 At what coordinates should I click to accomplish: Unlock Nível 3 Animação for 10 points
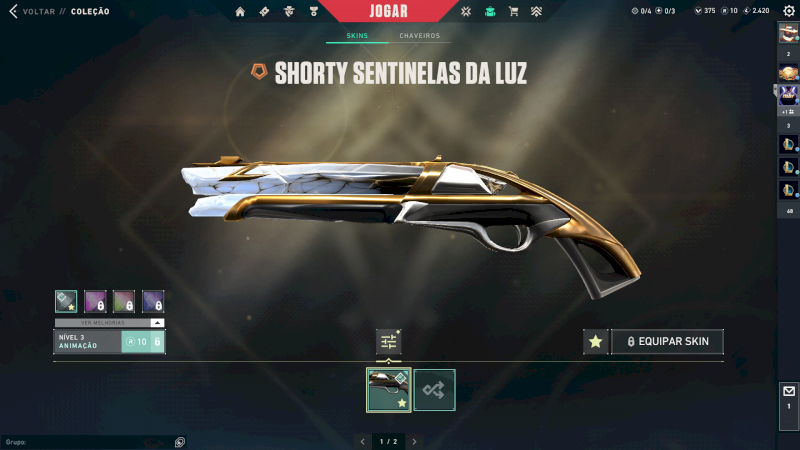(141, 342)
